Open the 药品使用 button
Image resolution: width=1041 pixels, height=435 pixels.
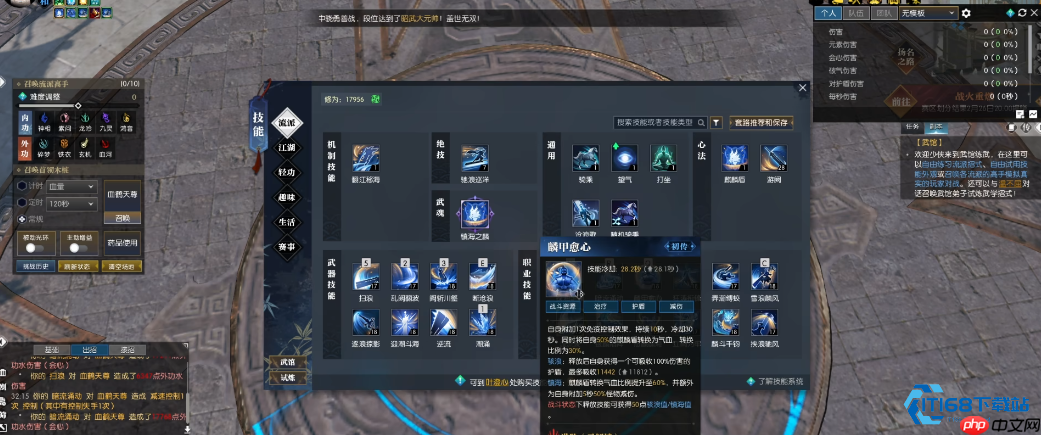pos(123,243)
